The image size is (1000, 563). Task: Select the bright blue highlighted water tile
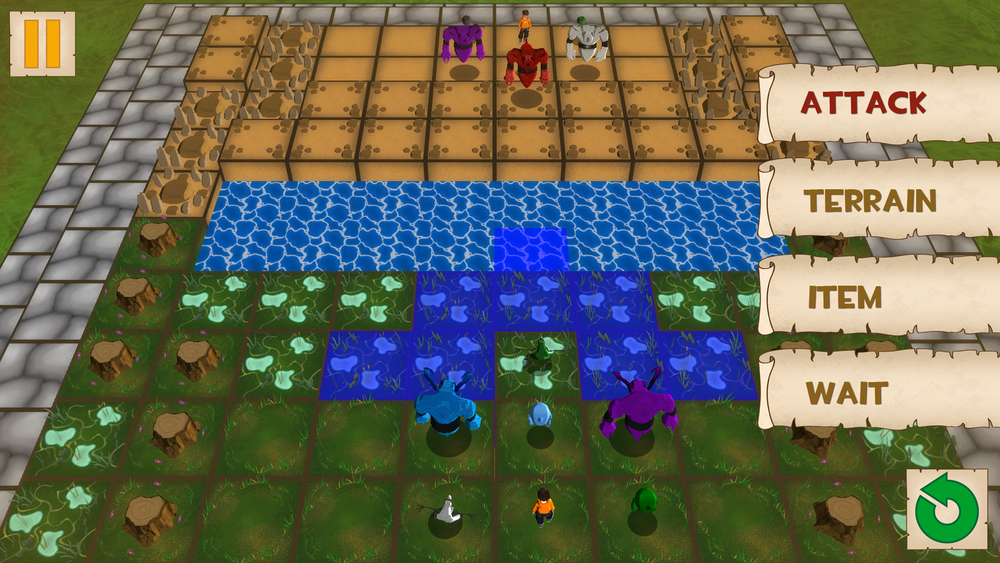(530, 249)
